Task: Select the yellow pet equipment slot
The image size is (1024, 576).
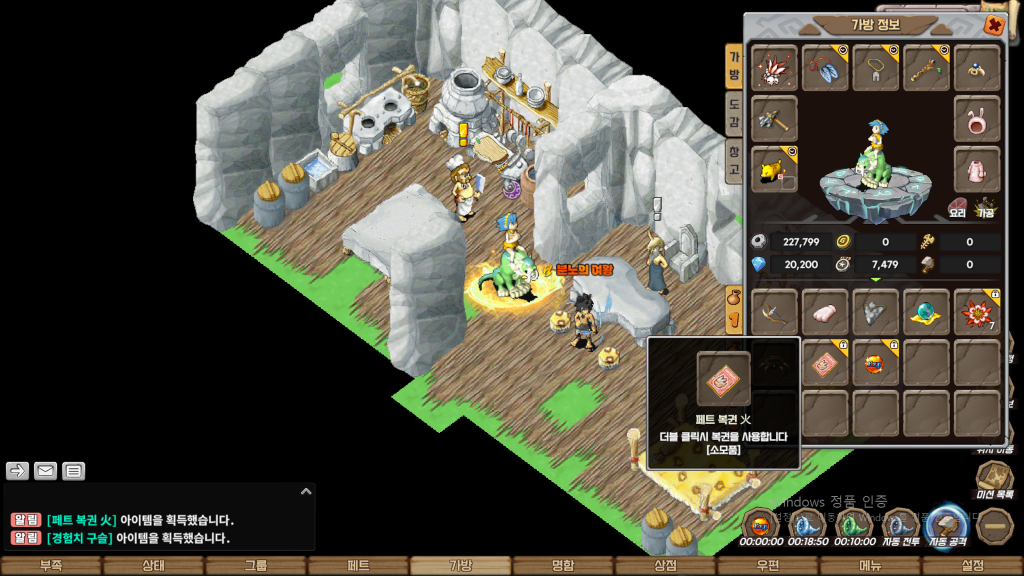Action: point(774,170)
